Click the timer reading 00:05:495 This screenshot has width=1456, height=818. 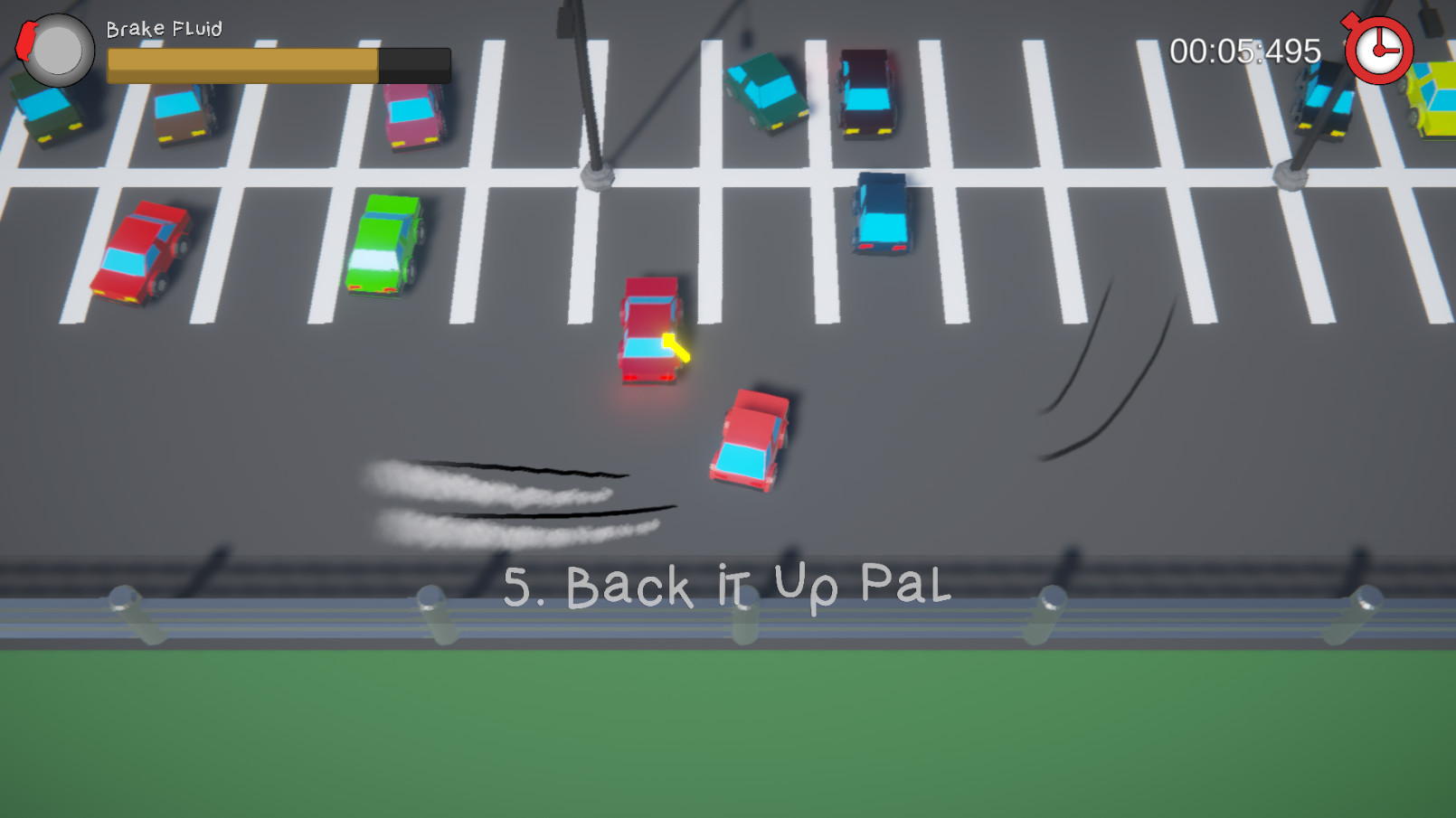click(1246, 52)
